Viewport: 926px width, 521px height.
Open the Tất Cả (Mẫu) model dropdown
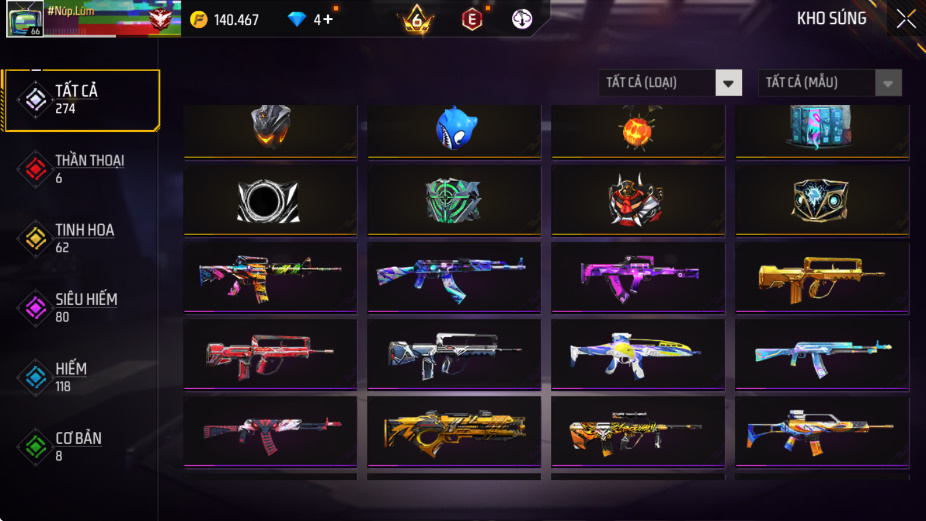point(829,83)
